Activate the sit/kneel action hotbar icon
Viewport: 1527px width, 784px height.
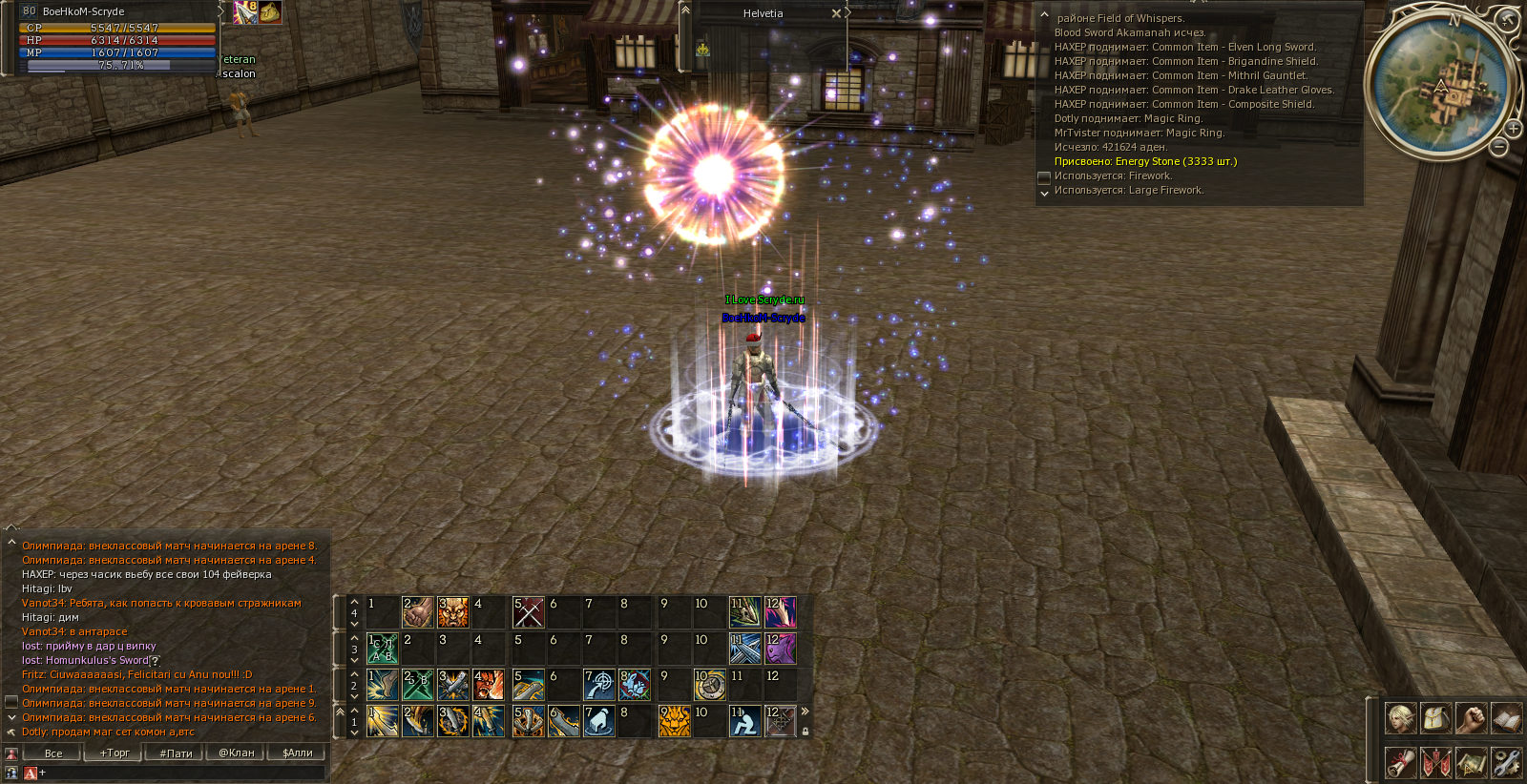point(744,721)
